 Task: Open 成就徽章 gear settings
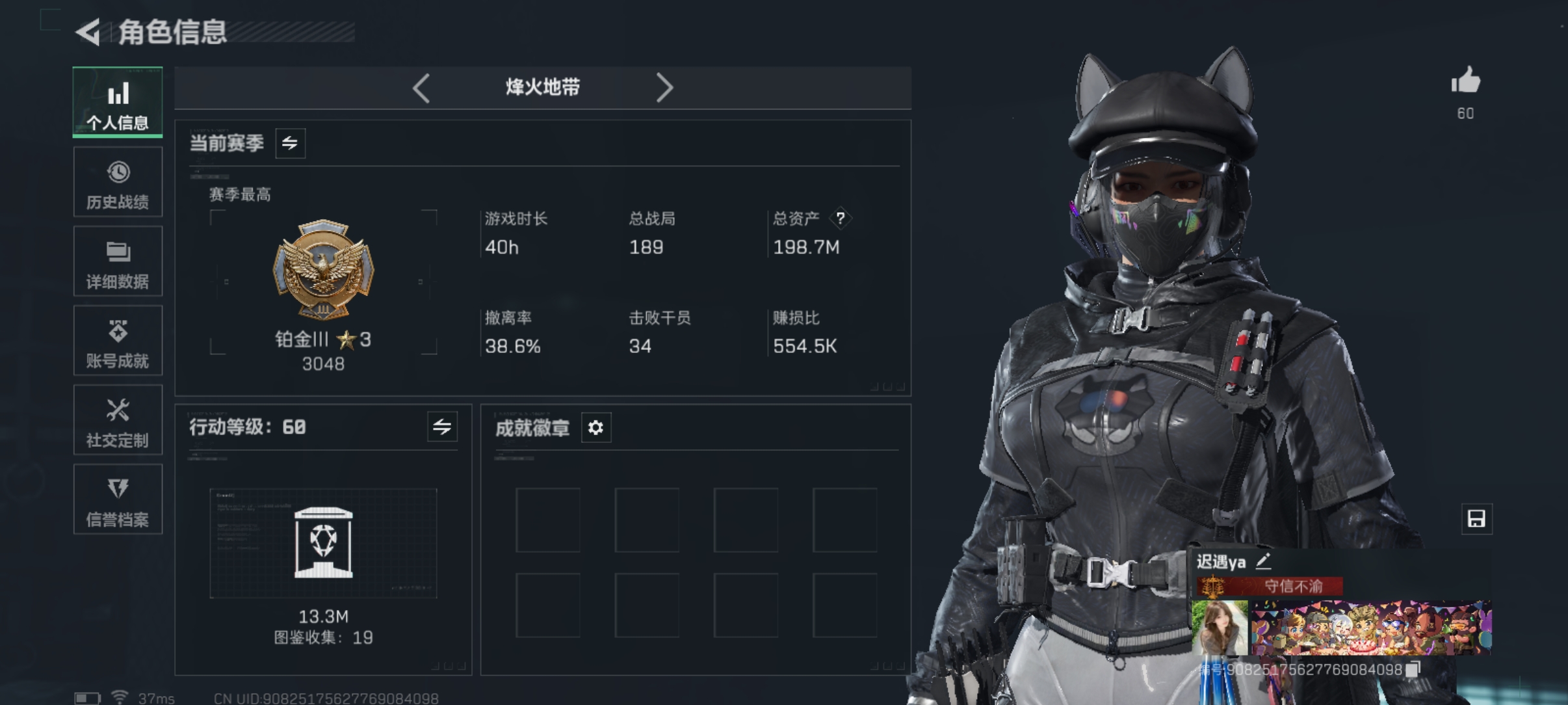[595, 428]
